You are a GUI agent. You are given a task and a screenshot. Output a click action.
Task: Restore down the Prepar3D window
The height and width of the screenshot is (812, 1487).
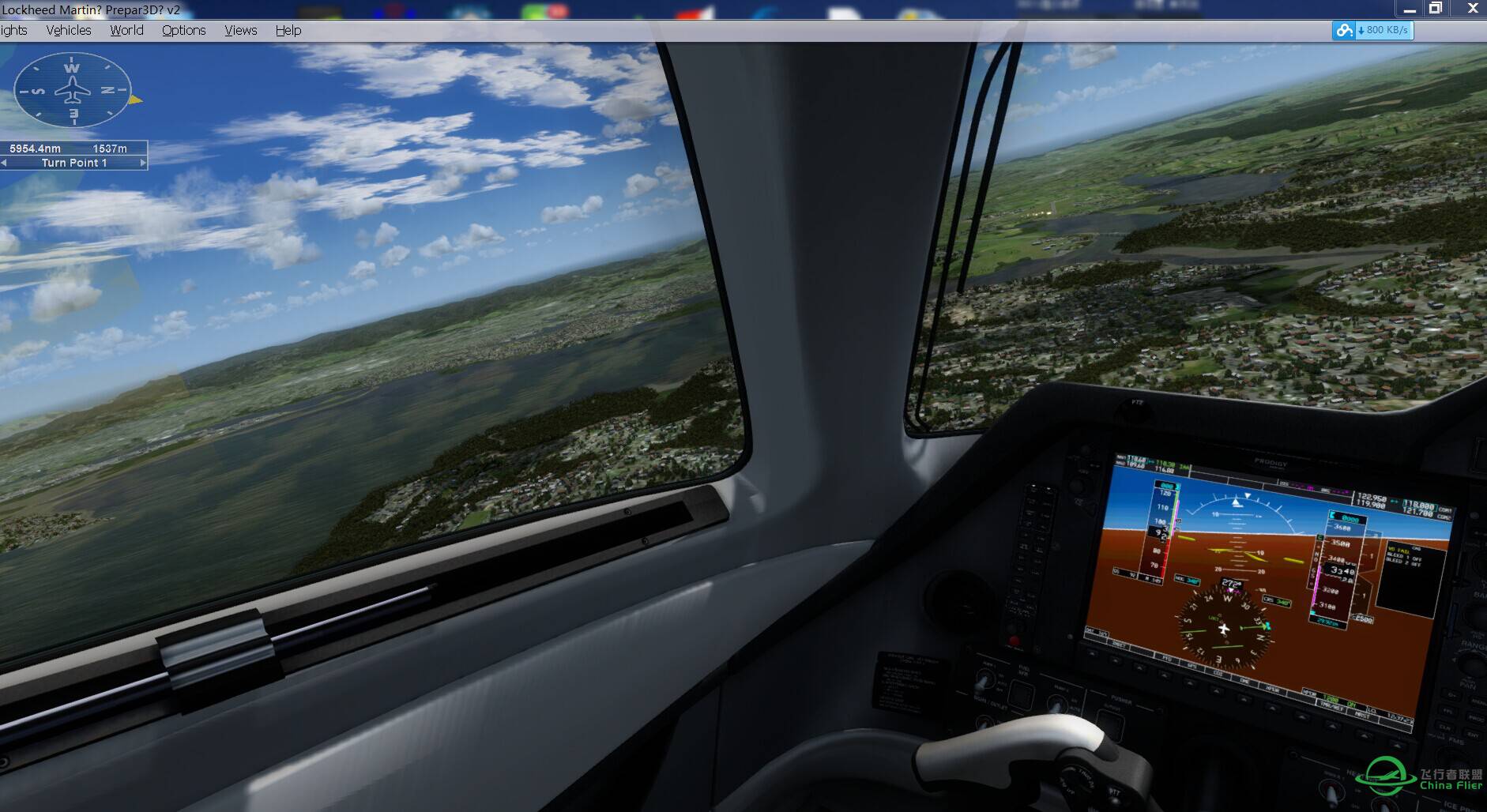tap(1436, 9)
